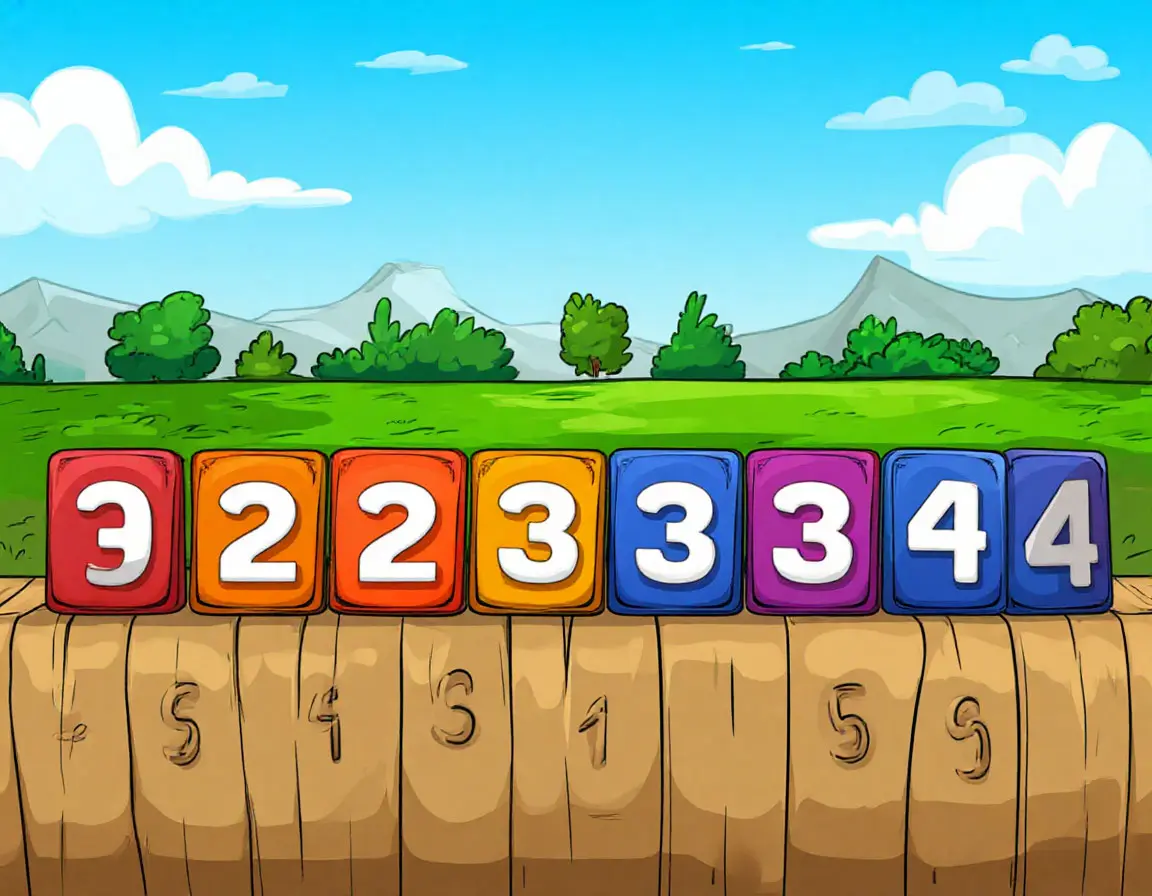Pick the blue number 3 tile
This screenshot has height=896, width=1152.
coord(676,531)
